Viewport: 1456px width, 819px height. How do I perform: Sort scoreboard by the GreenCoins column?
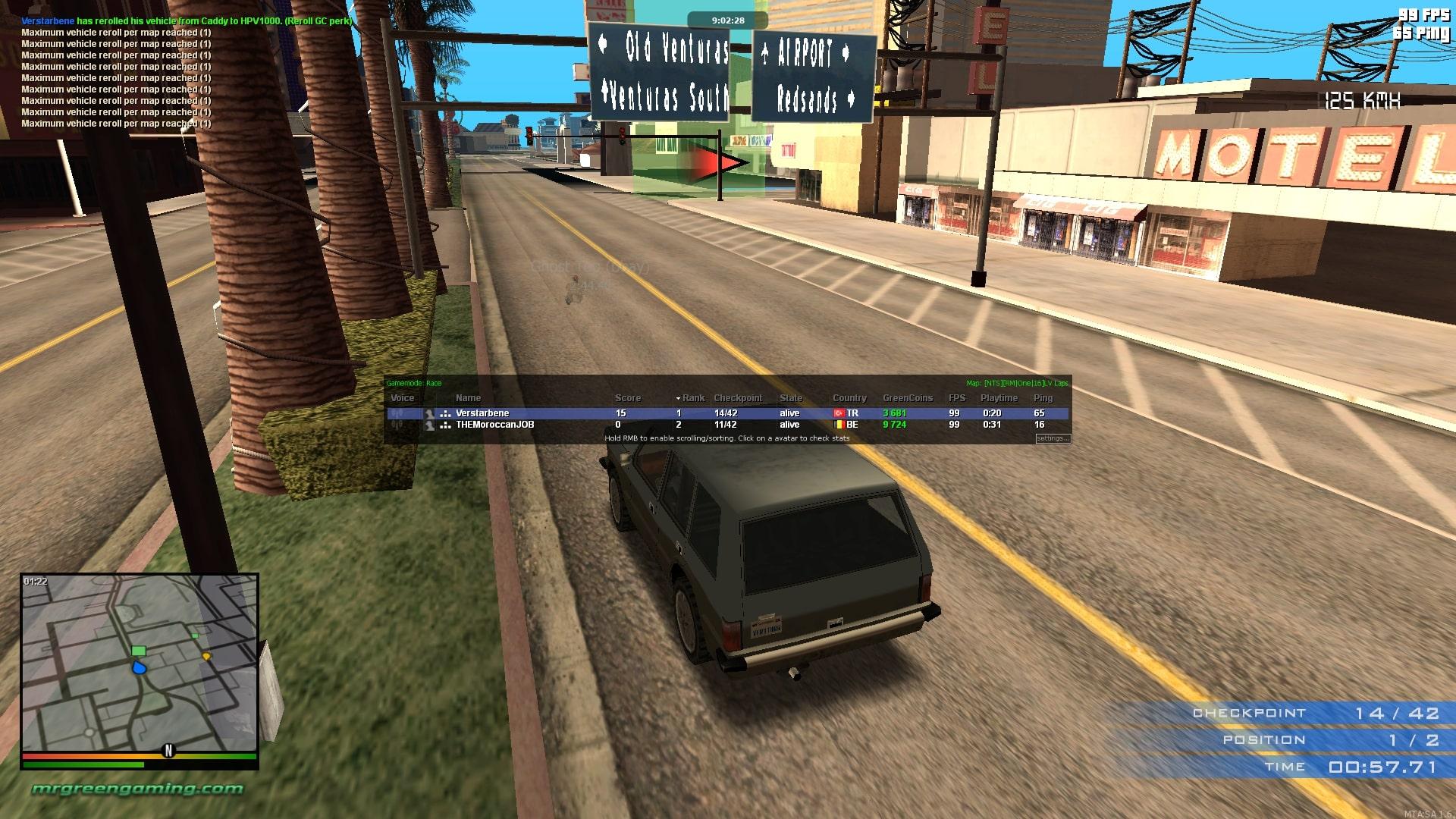(907, 398)
